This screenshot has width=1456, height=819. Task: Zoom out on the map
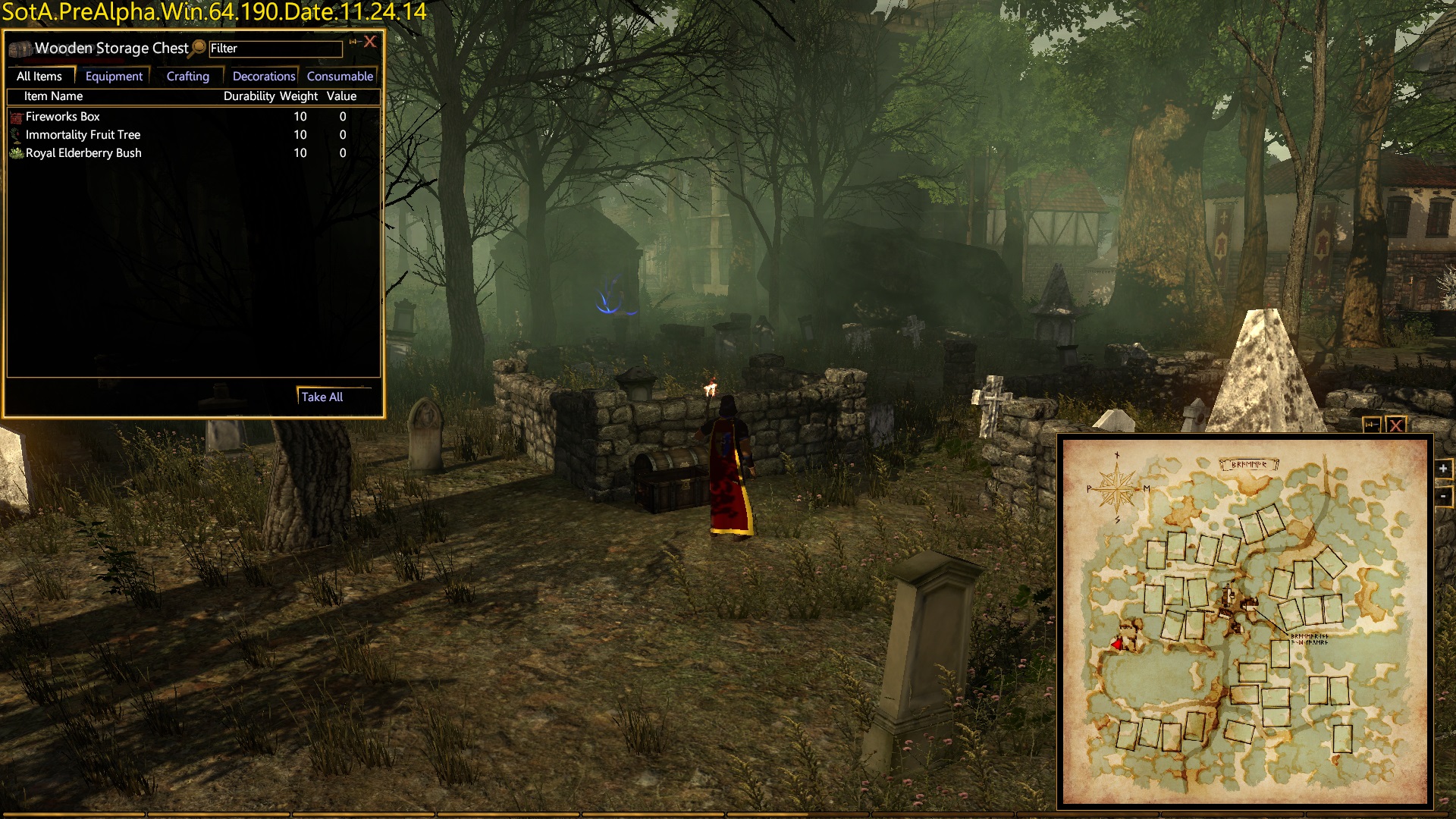click(1443, 497)
